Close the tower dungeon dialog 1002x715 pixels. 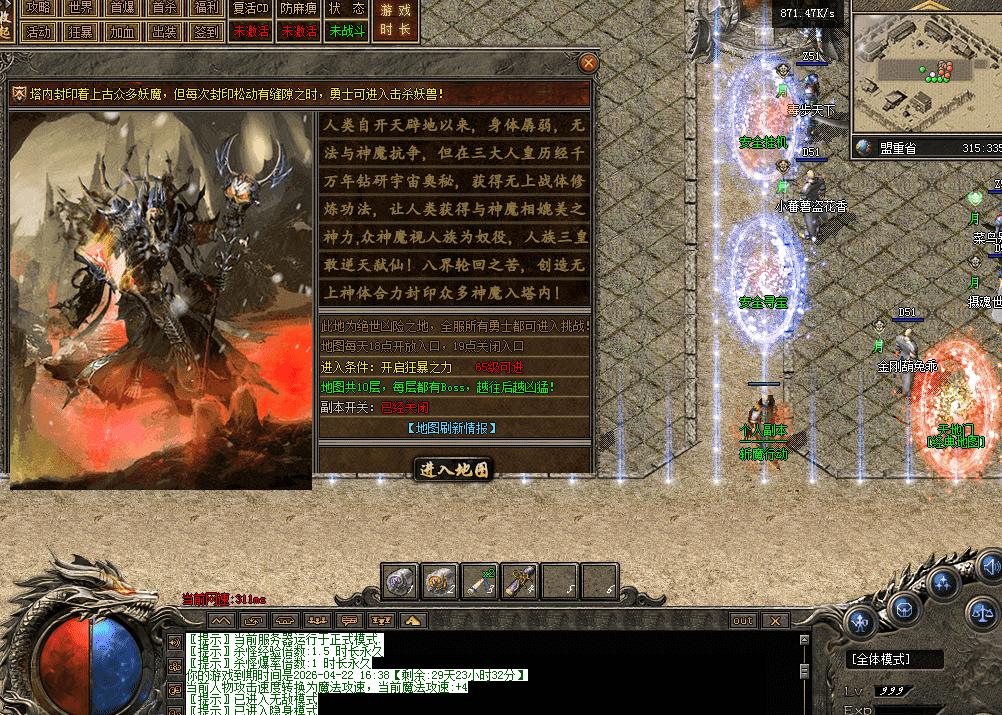click(589, 63)
